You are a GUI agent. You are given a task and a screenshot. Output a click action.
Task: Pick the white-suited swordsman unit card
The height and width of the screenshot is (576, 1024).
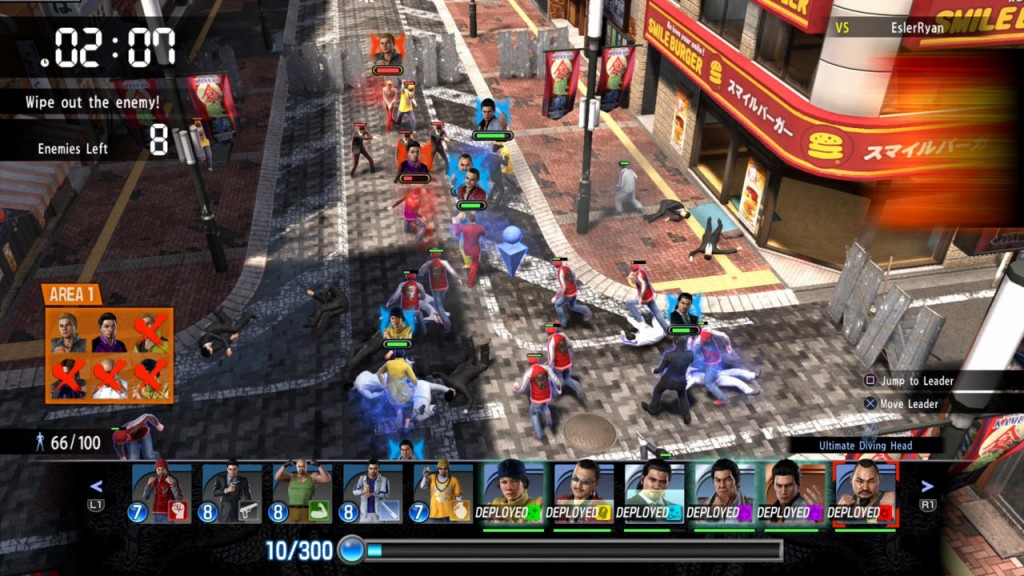pos(372,494)
